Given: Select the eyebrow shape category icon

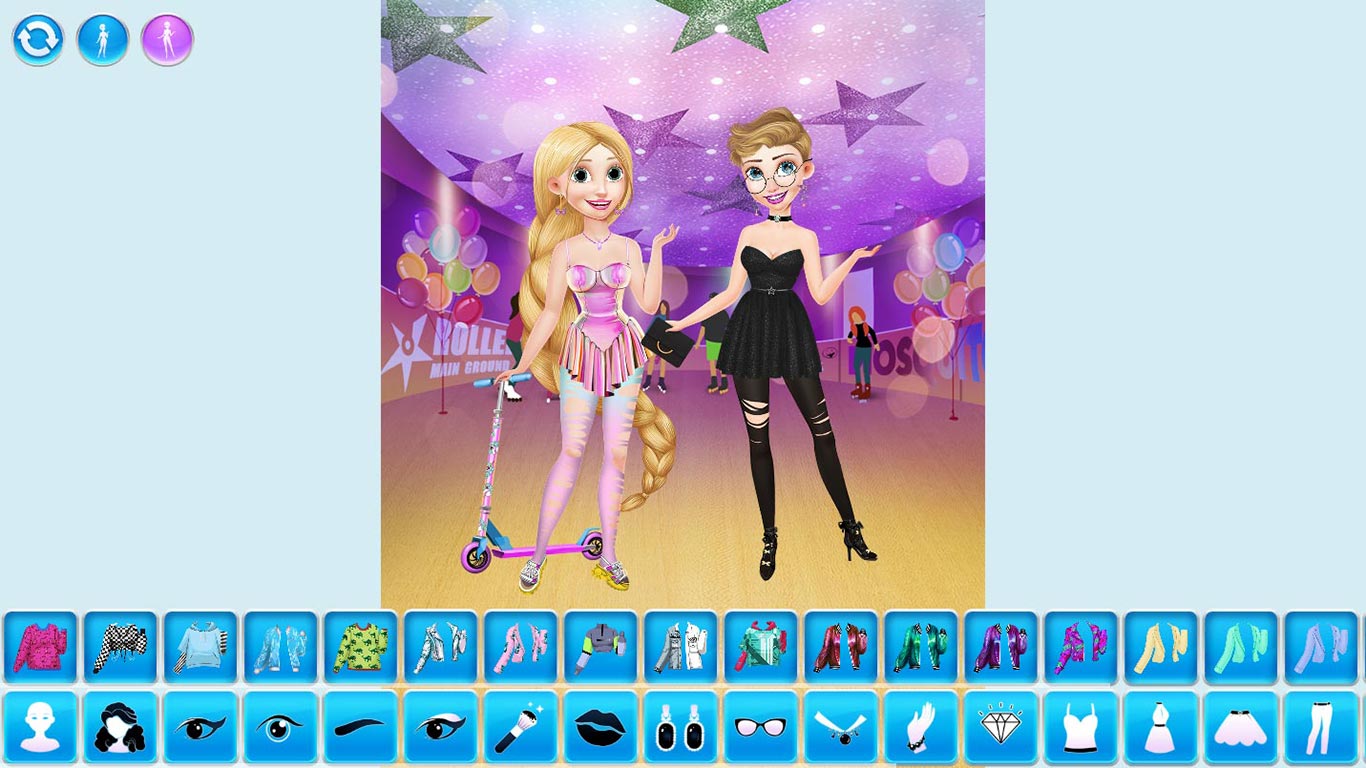Looking at the screenshot, I should [x=359, y=728].
